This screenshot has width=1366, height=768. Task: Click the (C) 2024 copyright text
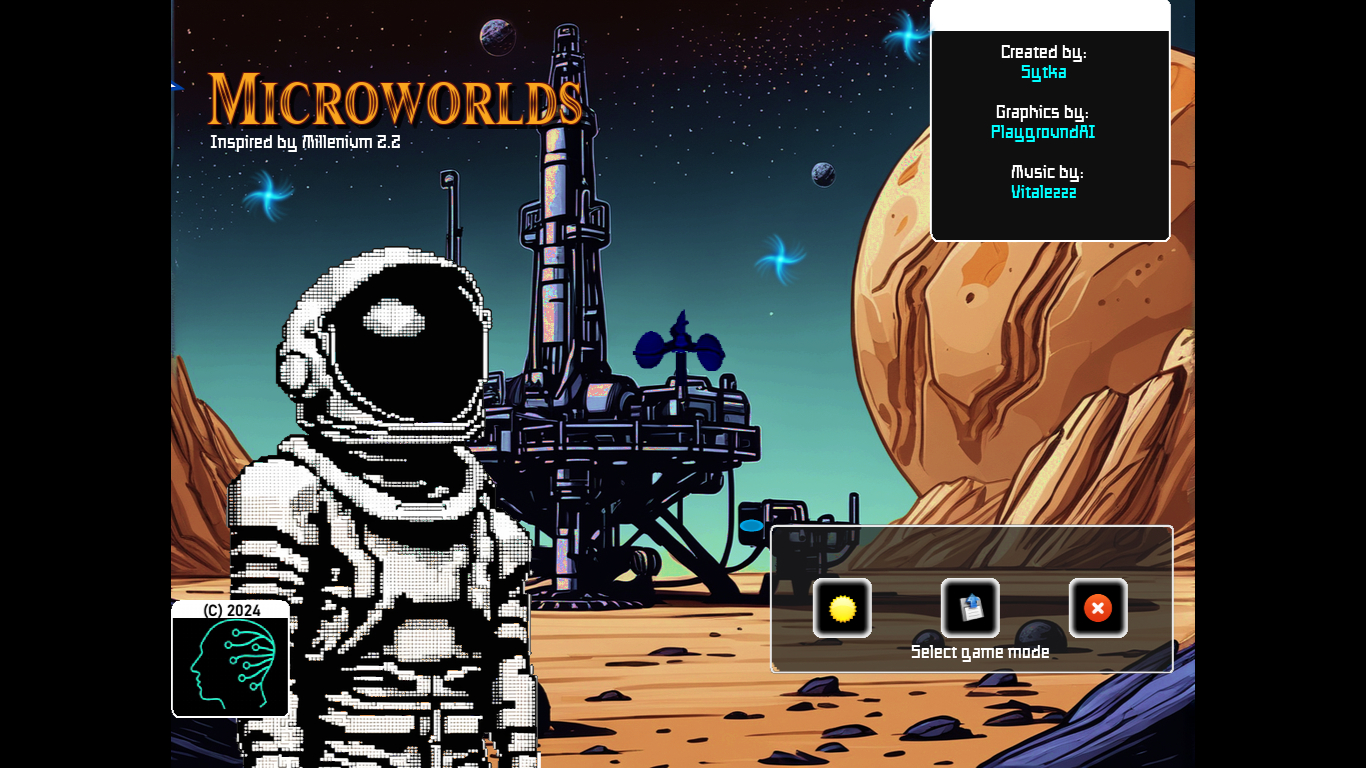pos(230,610)
